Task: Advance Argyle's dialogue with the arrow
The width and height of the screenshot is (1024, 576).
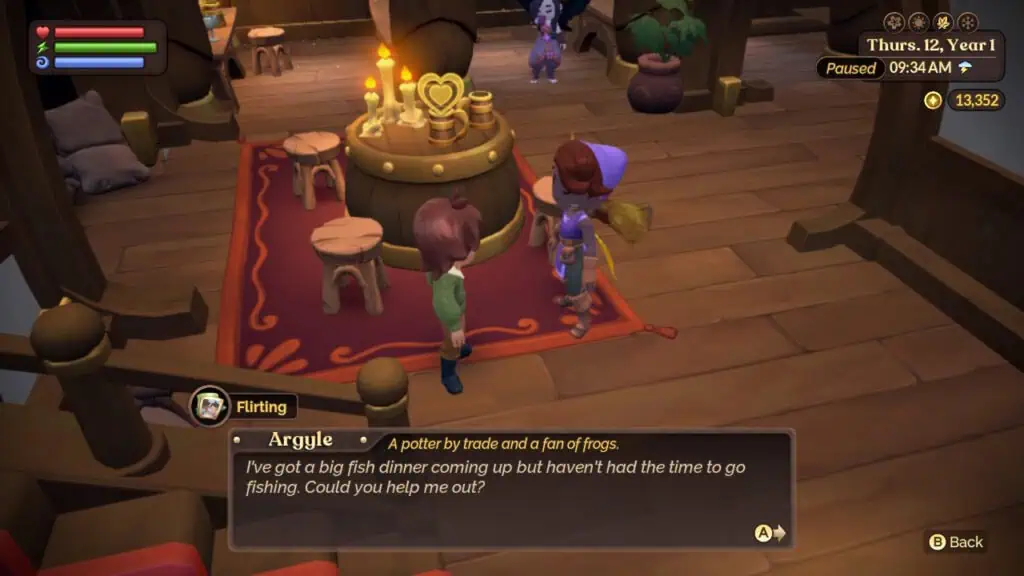Action: pos(770,534)
